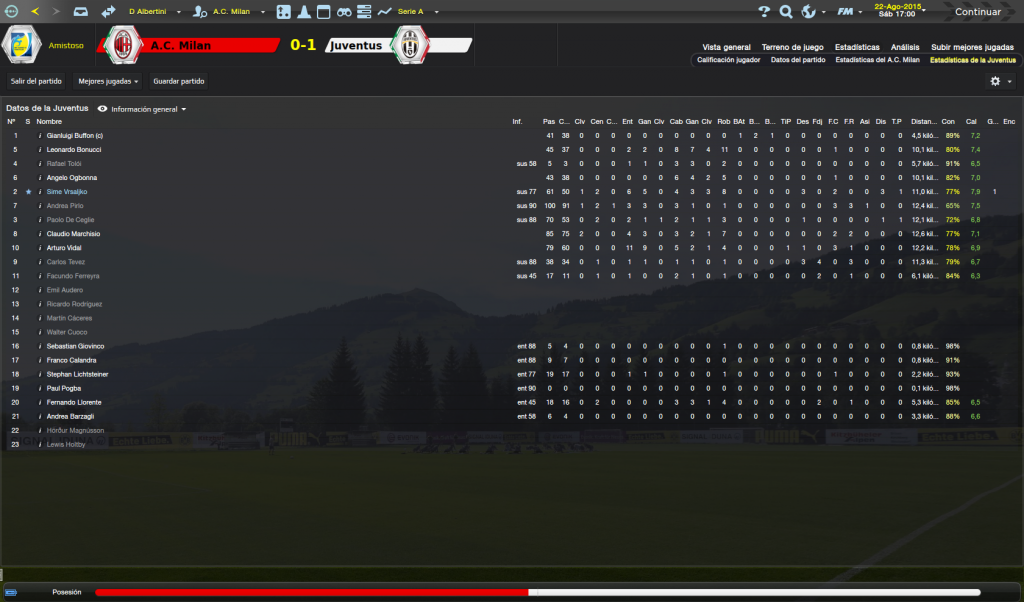Open the Terreno de juego view

click(792, 47)
